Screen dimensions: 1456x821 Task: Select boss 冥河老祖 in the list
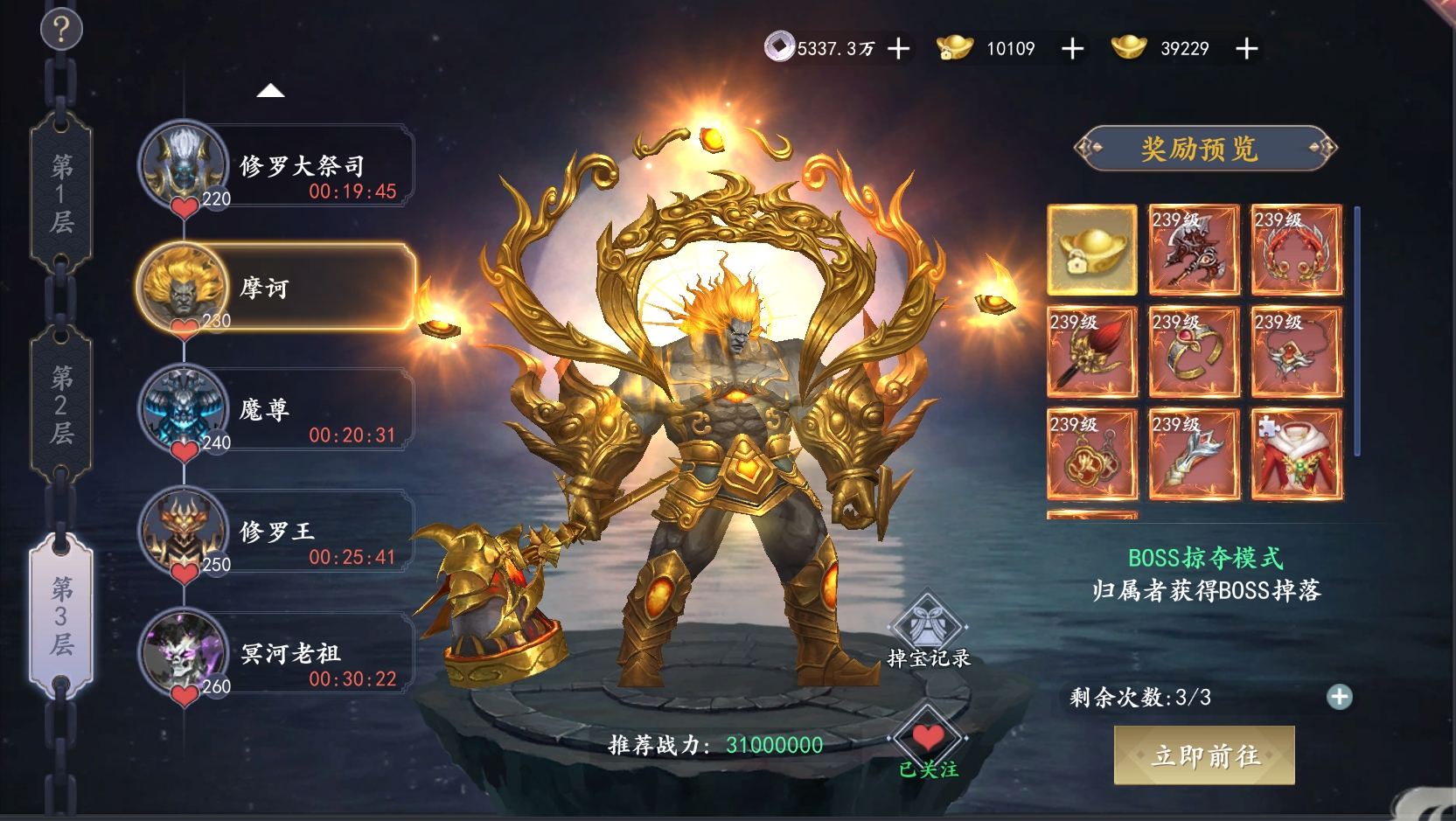tap(277, 653)
